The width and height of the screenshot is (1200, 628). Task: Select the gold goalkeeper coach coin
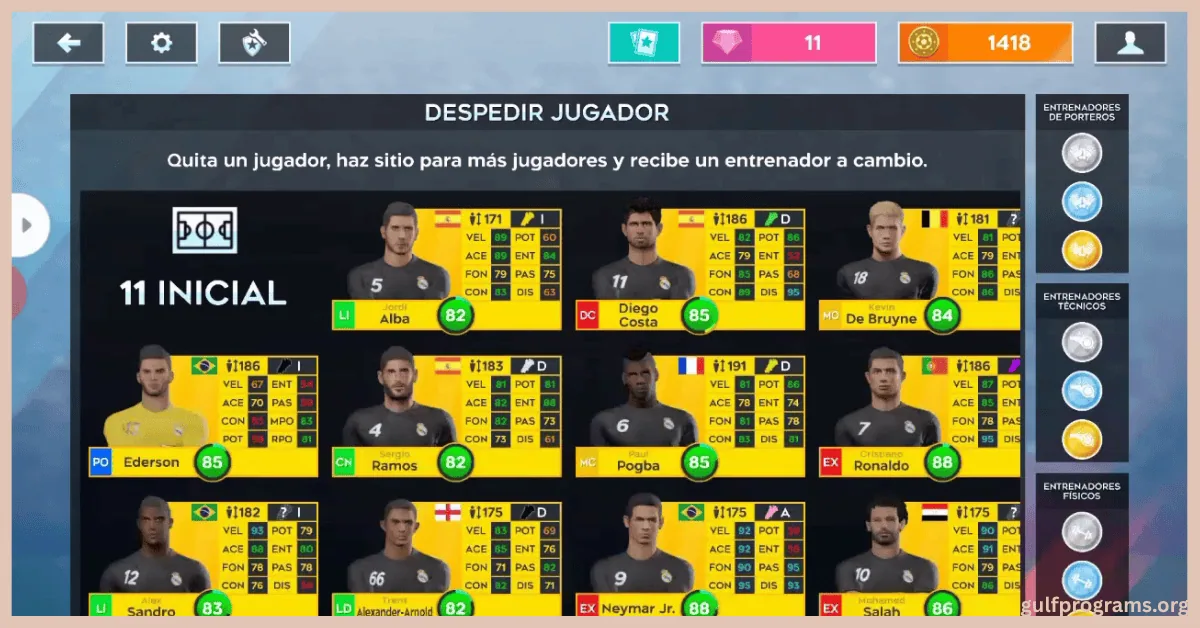tap(1081, 249)
